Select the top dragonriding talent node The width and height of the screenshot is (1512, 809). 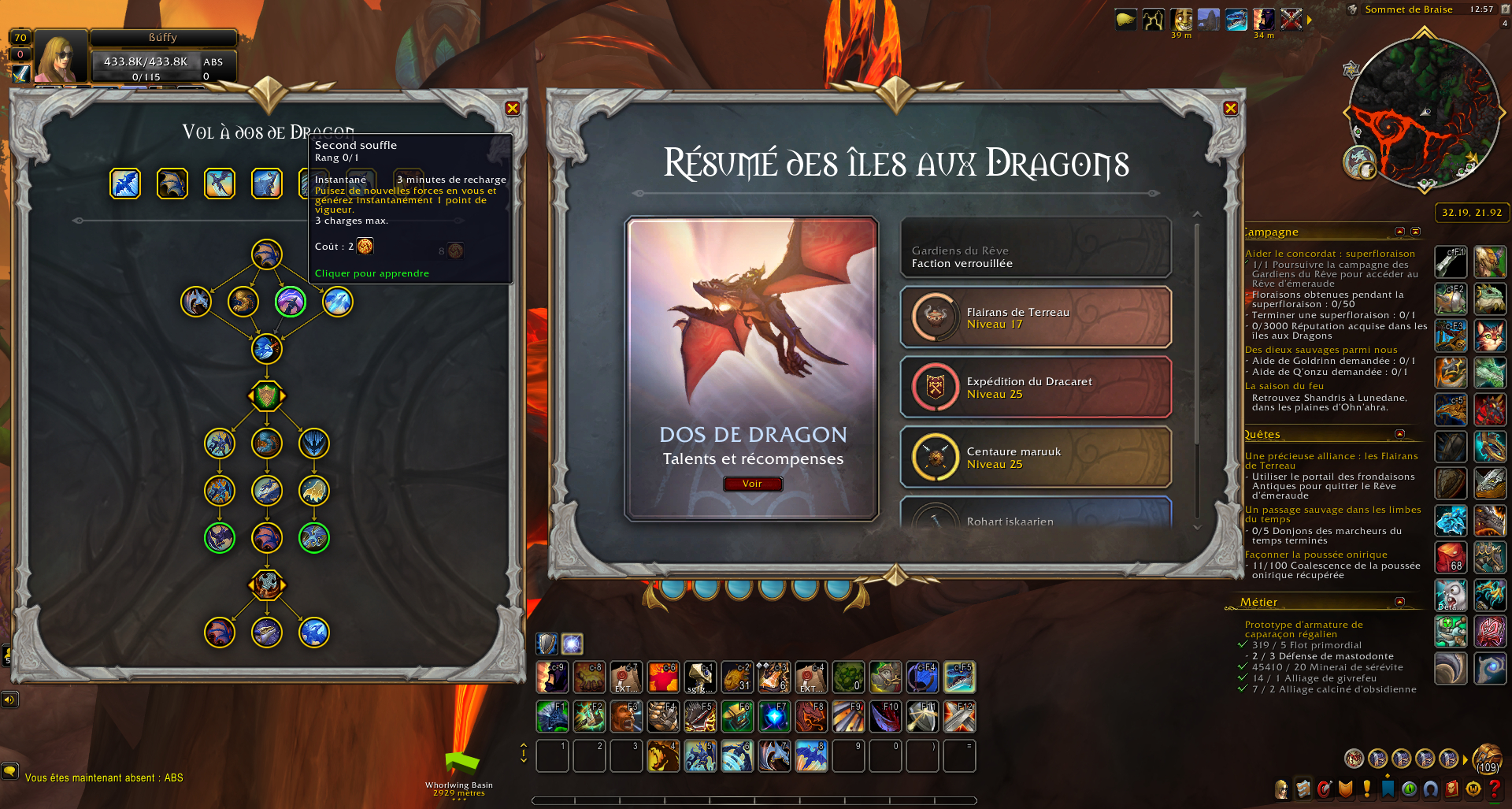(267, 254)
